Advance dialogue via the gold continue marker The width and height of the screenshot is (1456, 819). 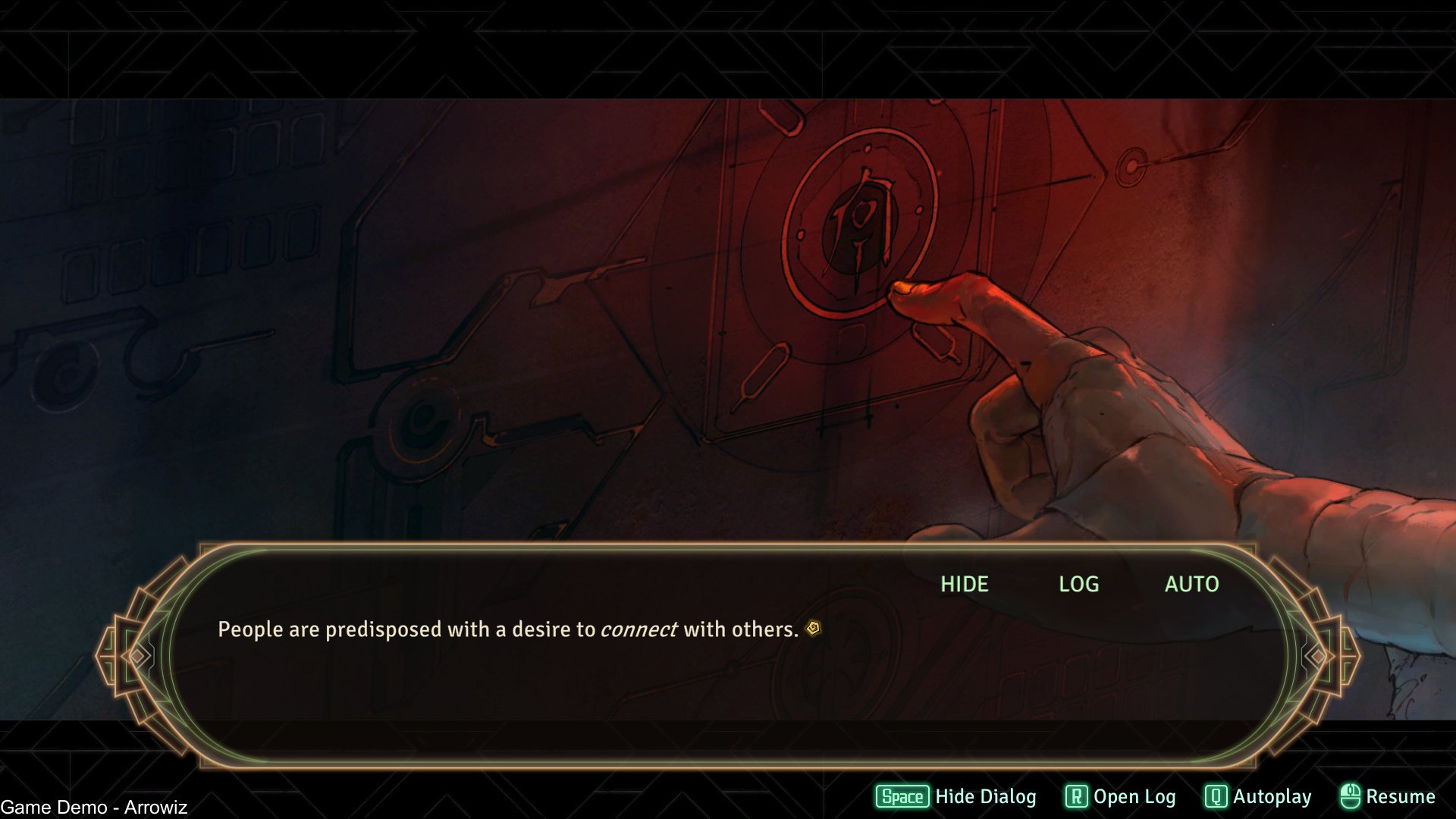pos(813,629)
